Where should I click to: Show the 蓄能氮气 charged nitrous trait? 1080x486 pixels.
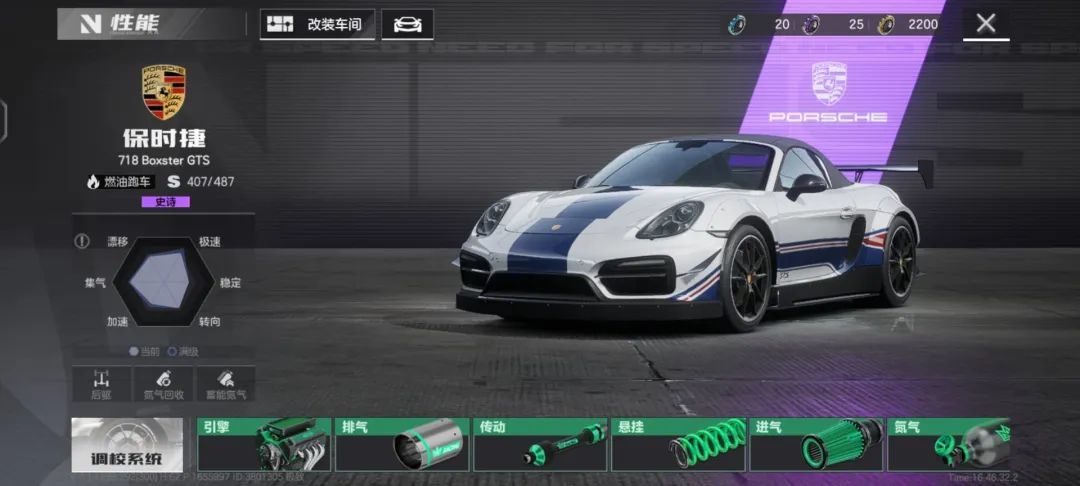225,384
